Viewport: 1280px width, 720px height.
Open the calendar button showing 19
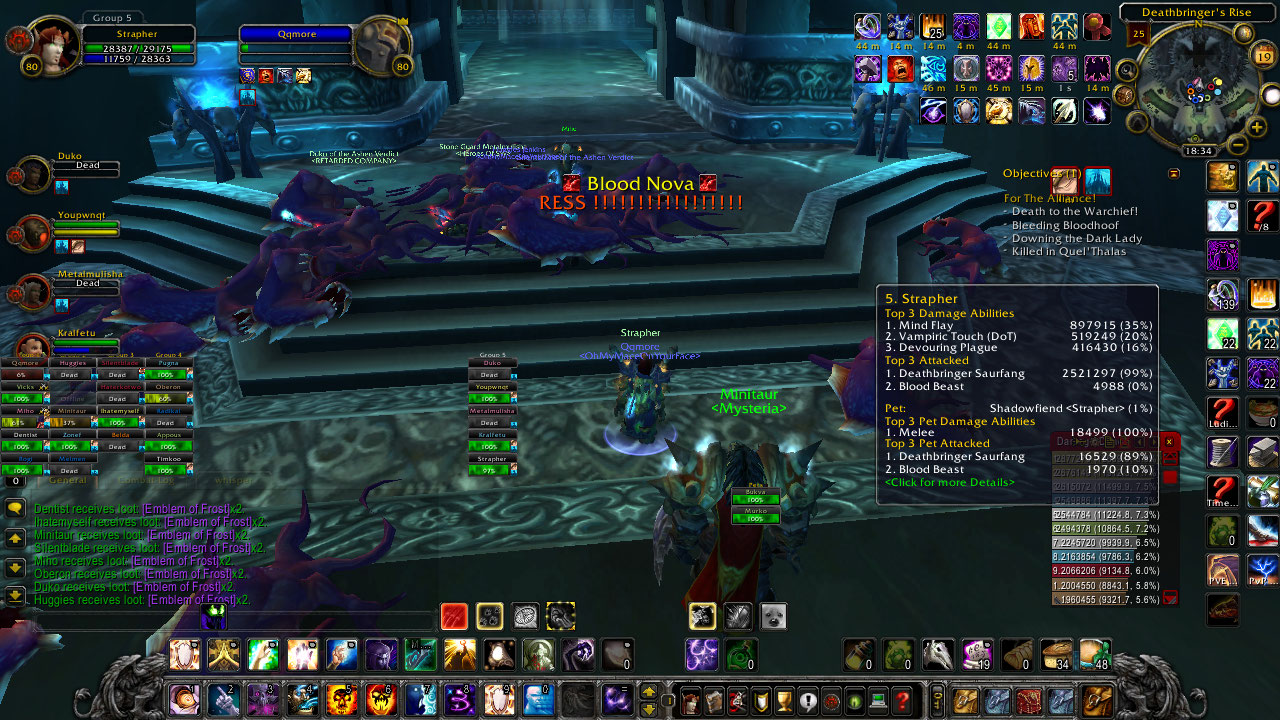pyautogui.click(x=1262, y=56)
